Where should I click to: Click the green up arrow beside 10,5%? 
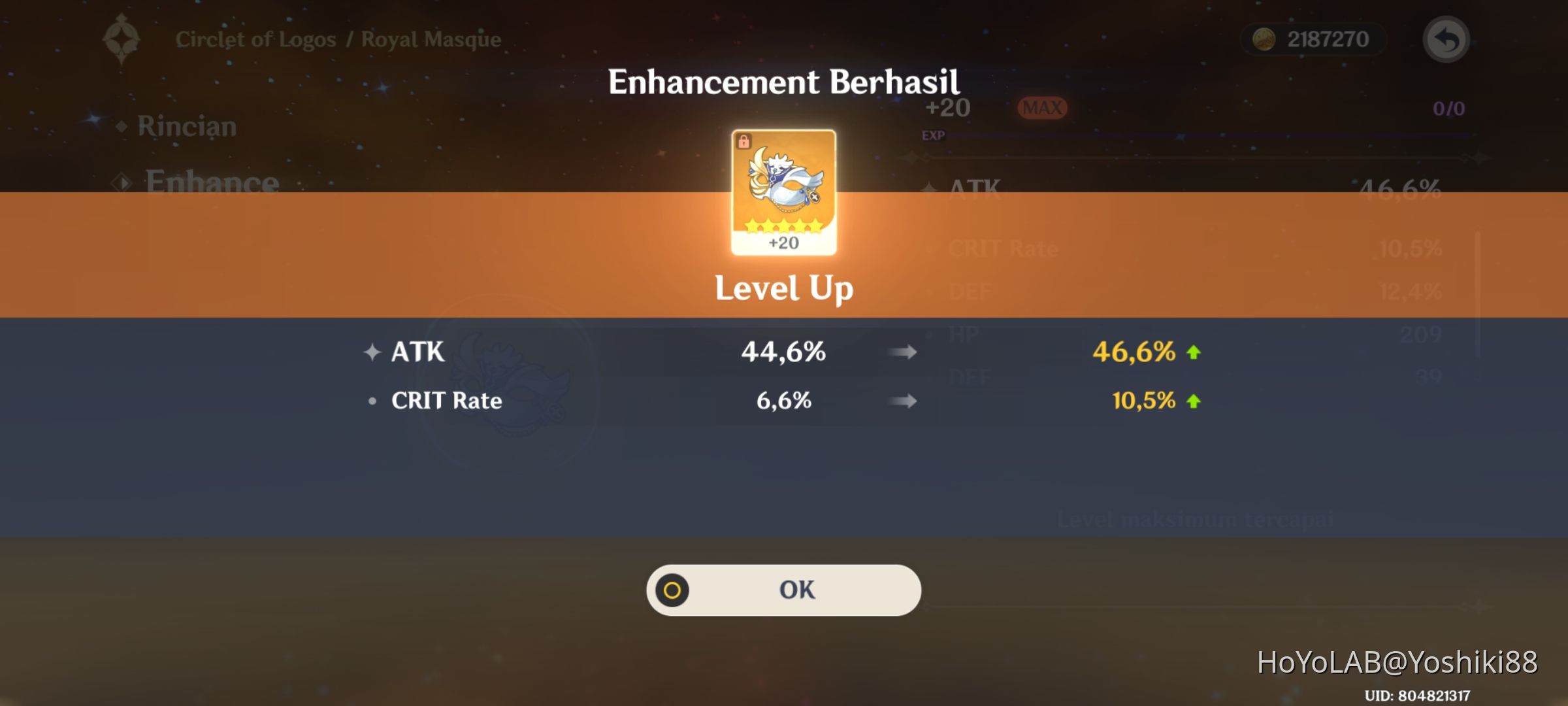pyautogui.click(x=1193, y=400)
